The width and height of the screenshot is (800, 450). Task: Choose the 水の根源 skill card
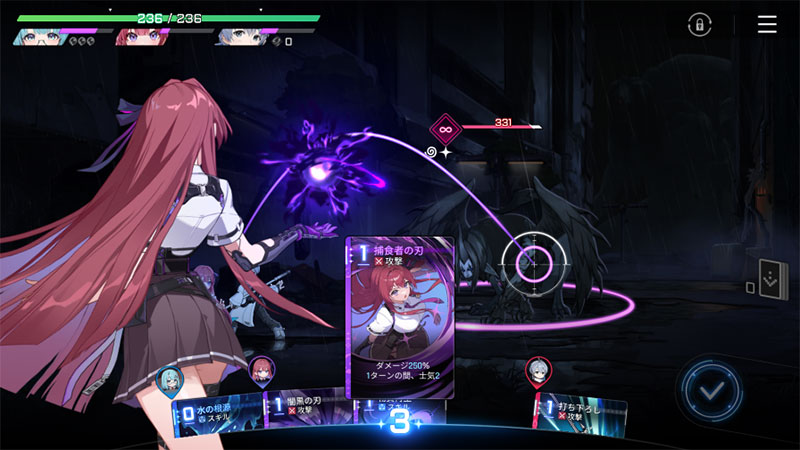click(x=216, y=414)
